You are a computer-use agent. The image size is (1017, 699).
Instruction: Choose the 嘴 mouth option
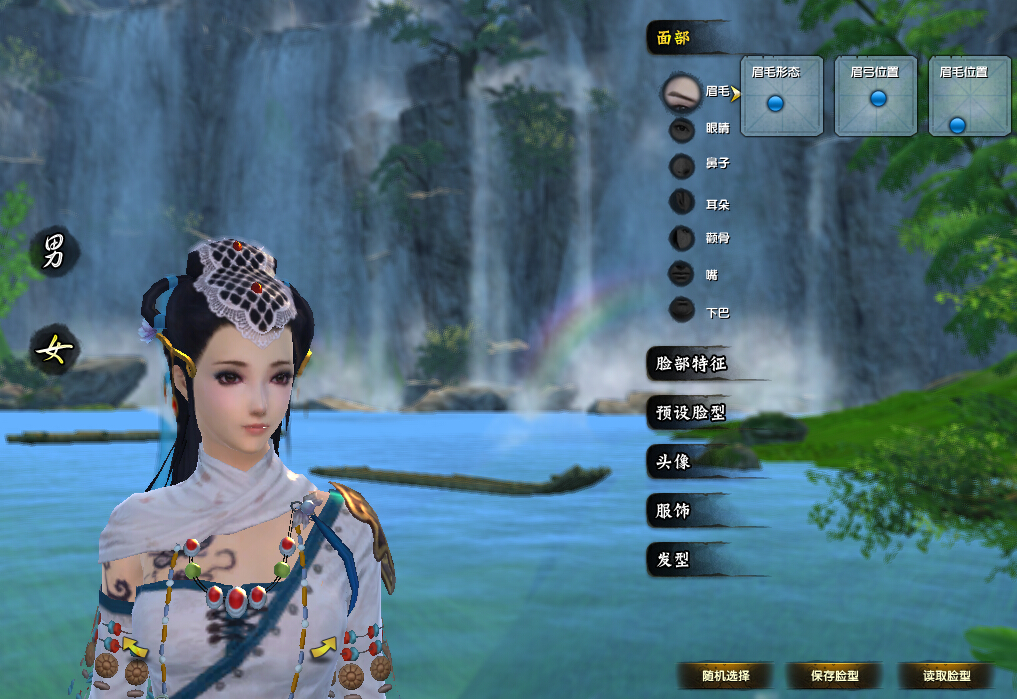(682, 274)
